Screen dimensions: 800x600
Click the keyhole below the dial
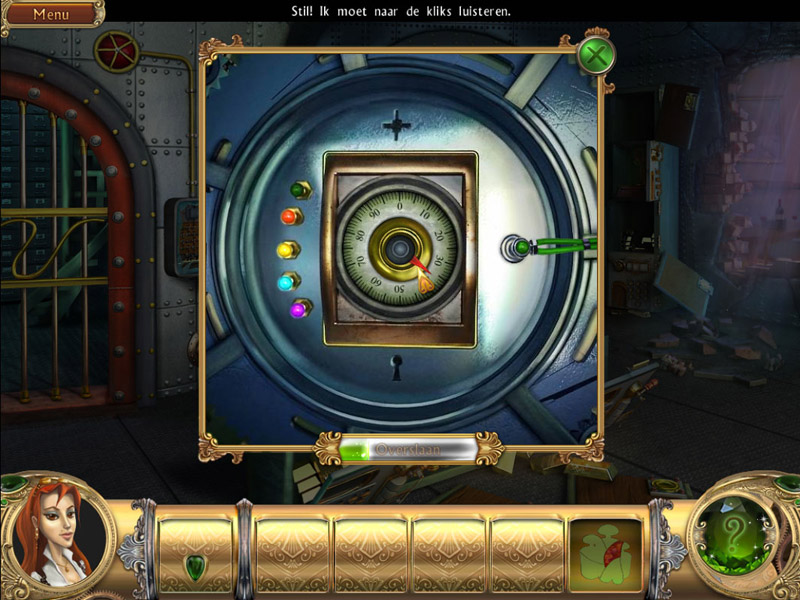(x=398, y=369)
